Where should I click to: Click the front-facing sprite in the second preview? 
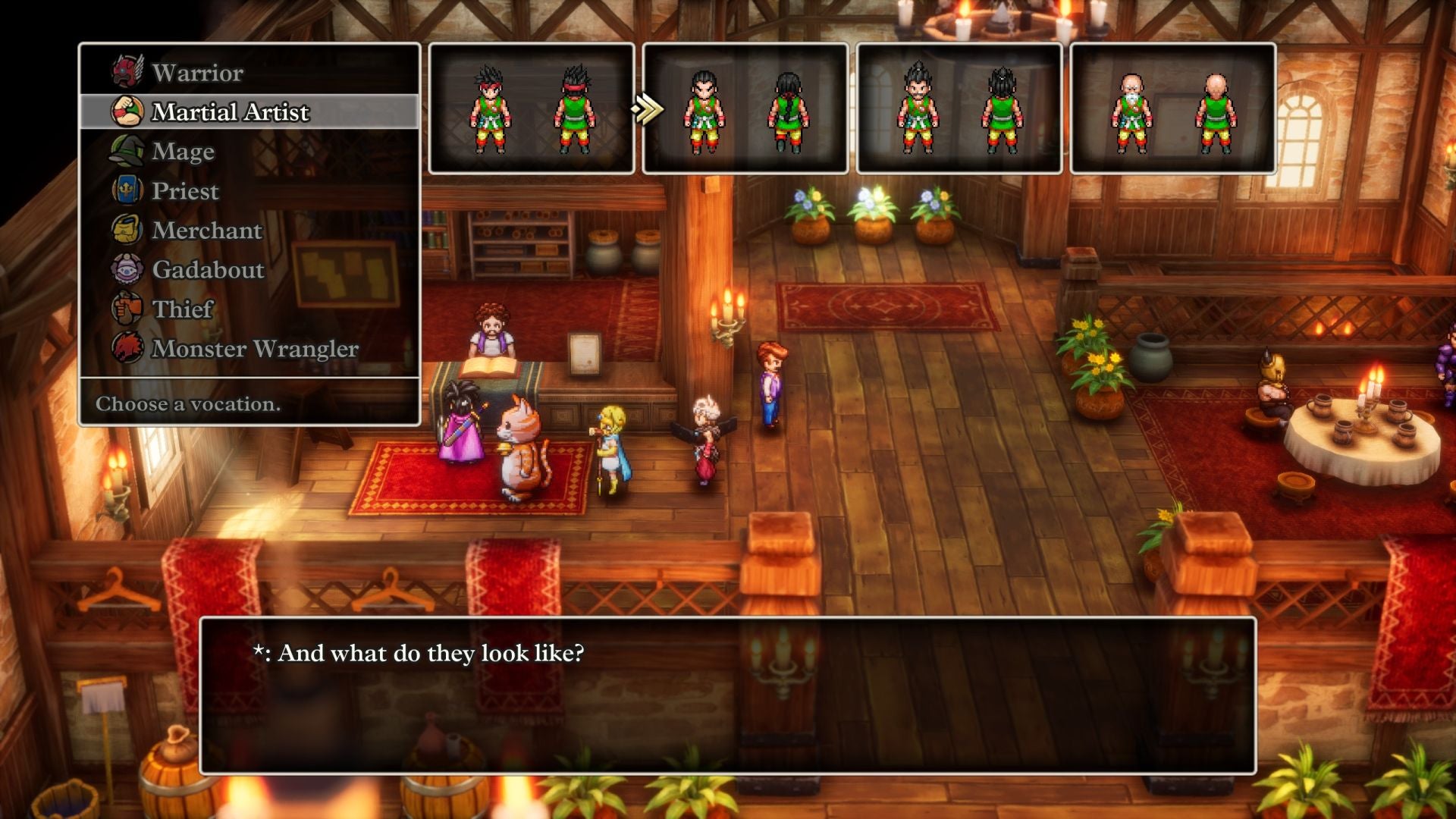click(x=705, y=110)
